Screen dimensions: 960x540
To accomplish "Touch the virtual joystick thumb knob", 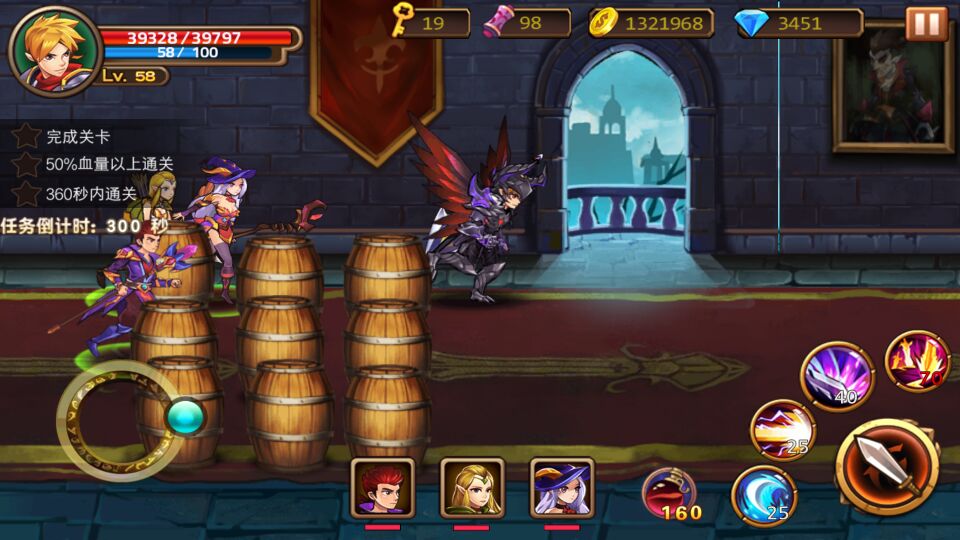I will coord(185,415).
